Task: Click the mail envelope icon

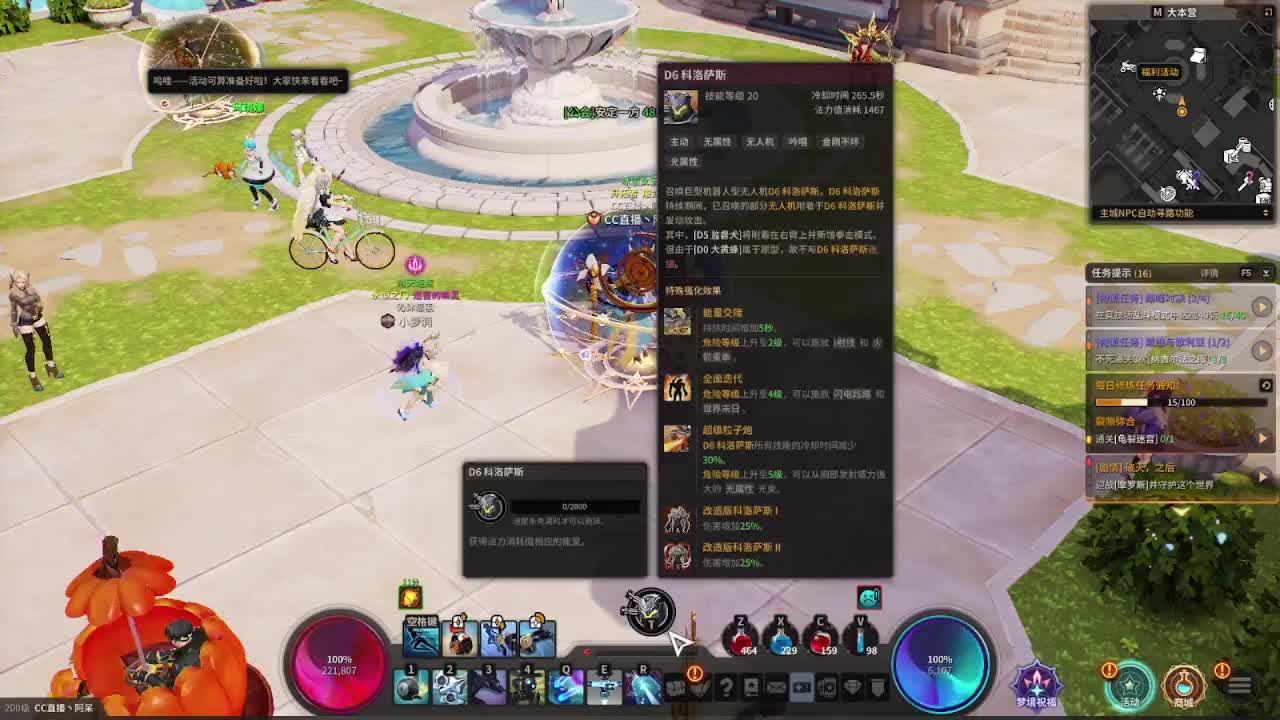Action: tap(775, 688)
